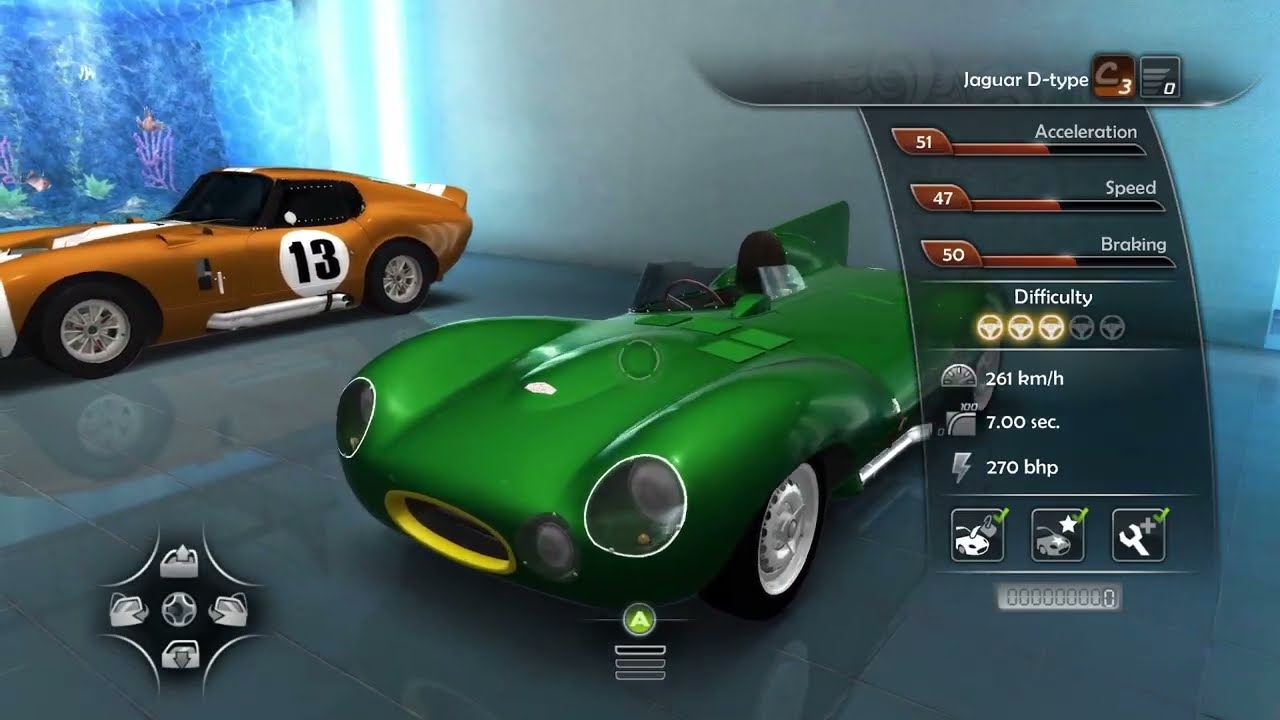Activate the upward-arrow car icon
The height and width of the screenshot is (720, 1280).
[179, 564]
